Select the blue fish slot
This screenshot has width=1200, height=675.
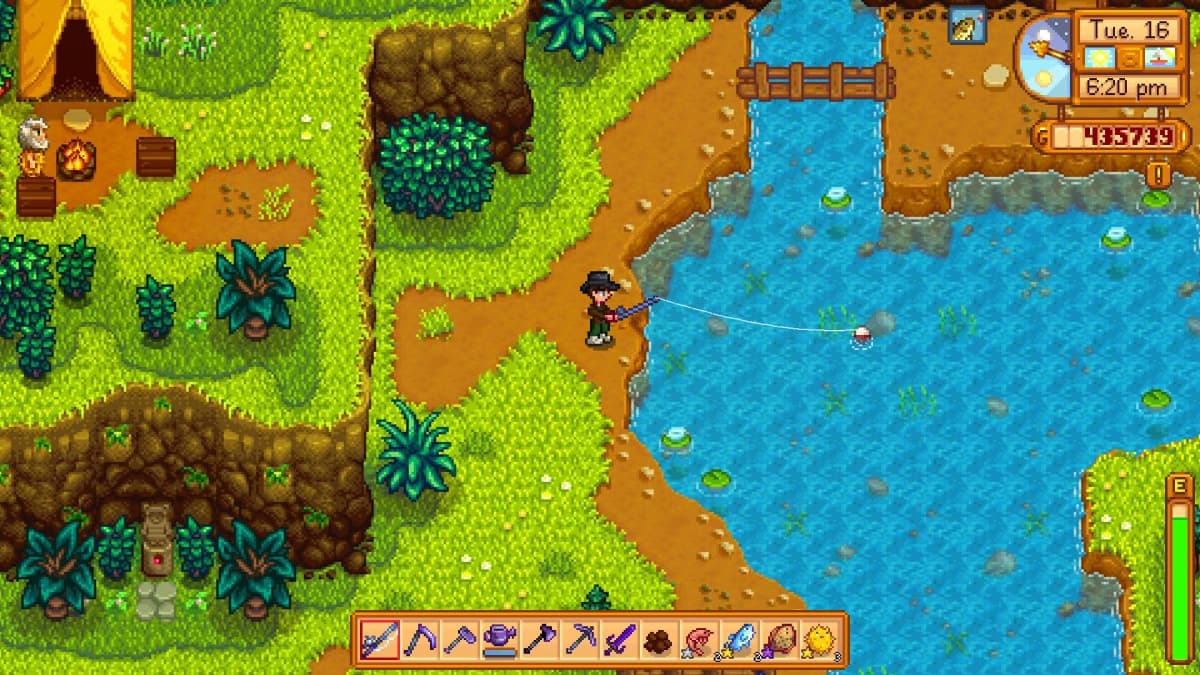click(738, 640)
